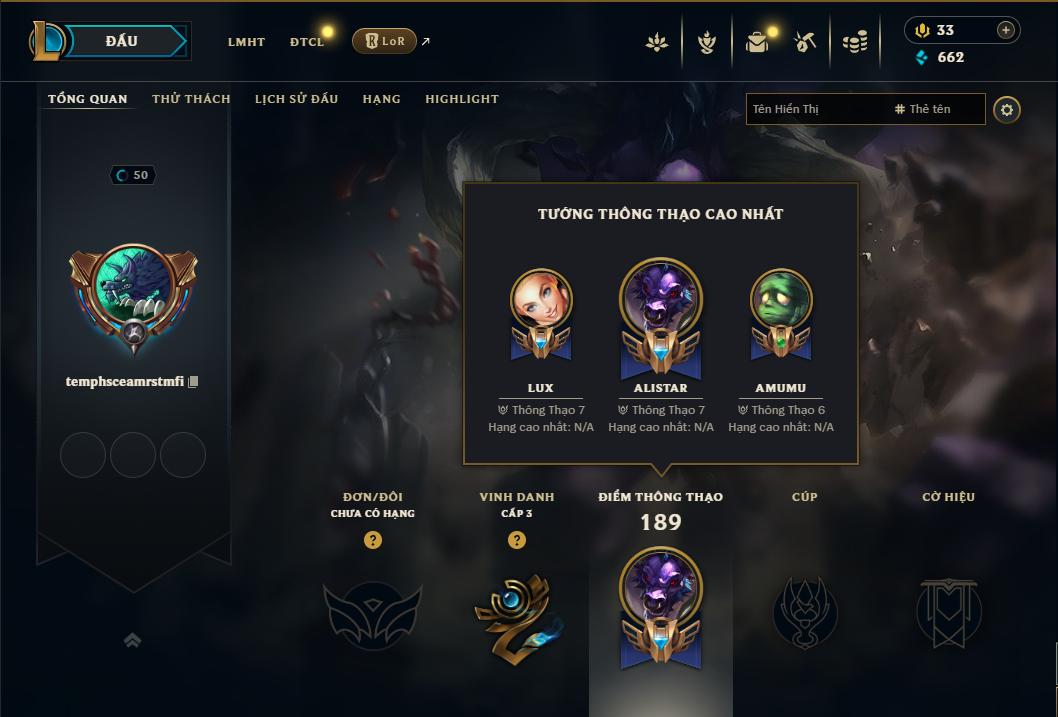
Task: Select the TỔNG QUAN tab
Action: tap(88, 99)
